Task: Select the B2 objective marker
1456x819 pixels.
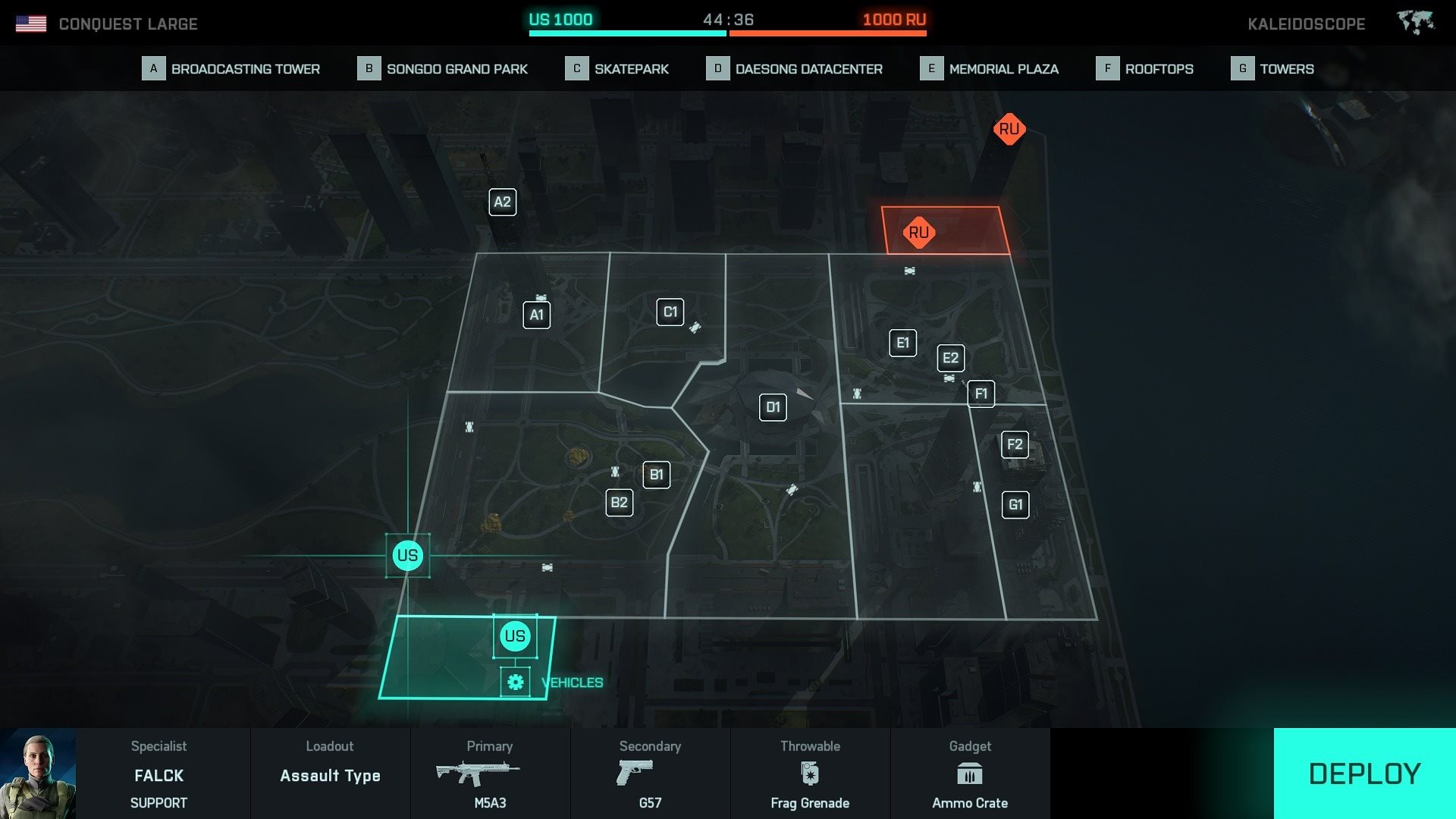Action: pos(619,502)
